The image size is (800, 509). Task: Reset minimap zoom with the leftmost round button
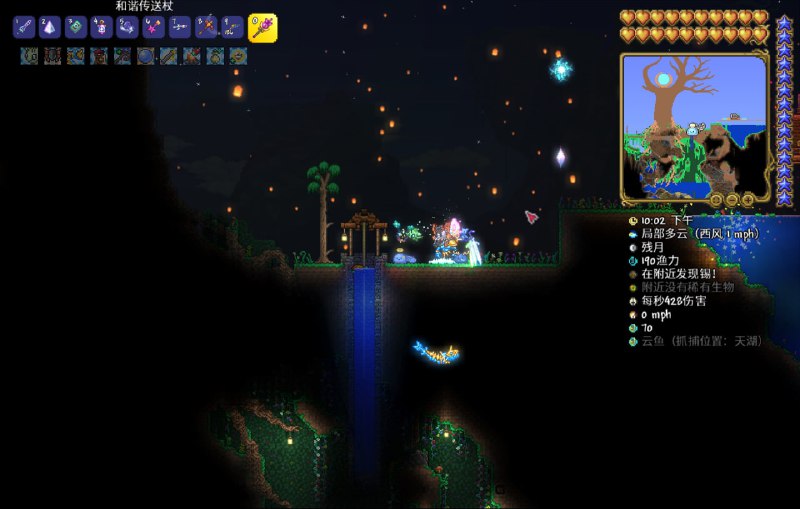[715, 199]
